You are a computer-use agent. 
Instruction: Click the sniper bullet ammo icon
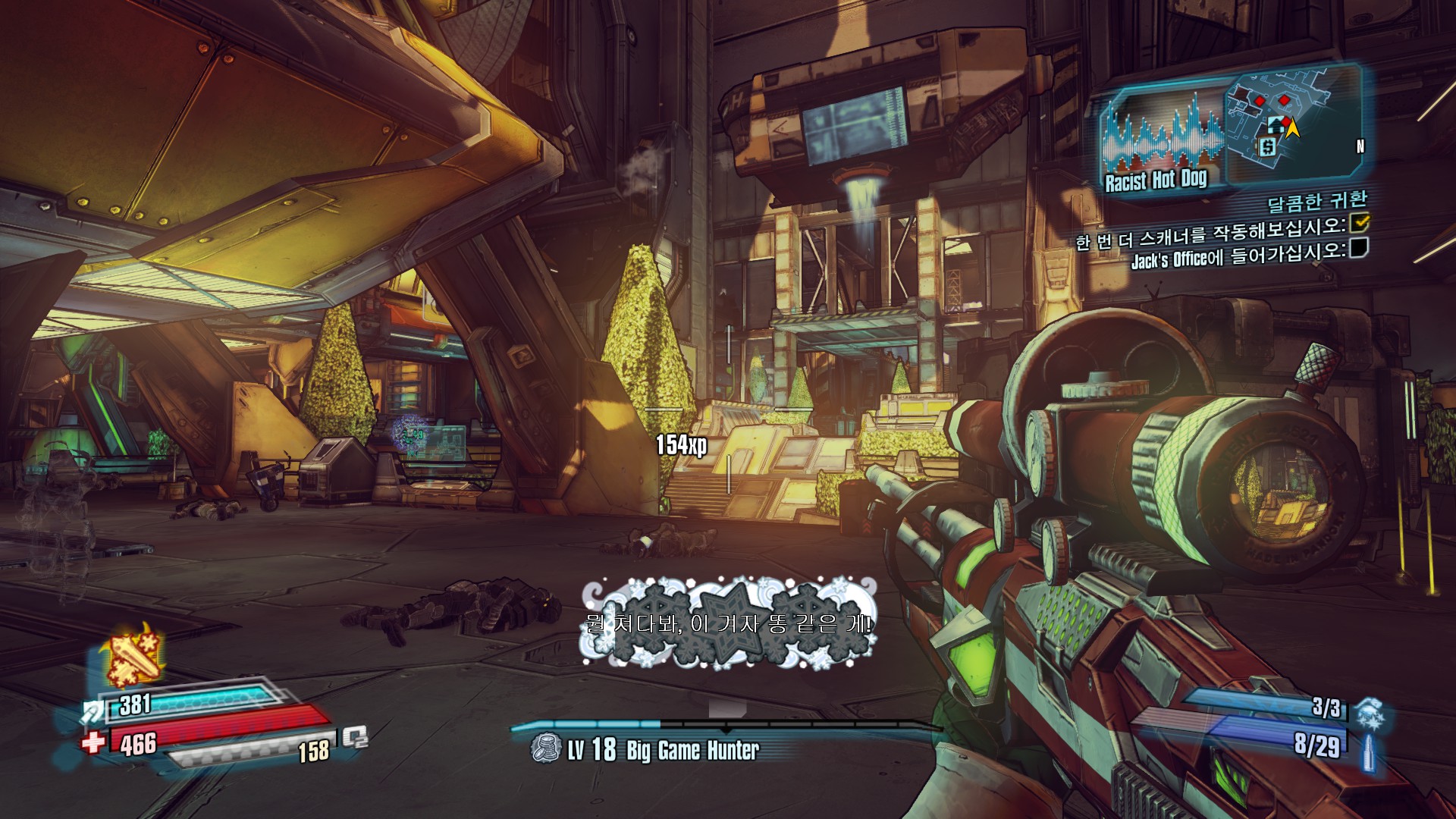point(1370,751)
